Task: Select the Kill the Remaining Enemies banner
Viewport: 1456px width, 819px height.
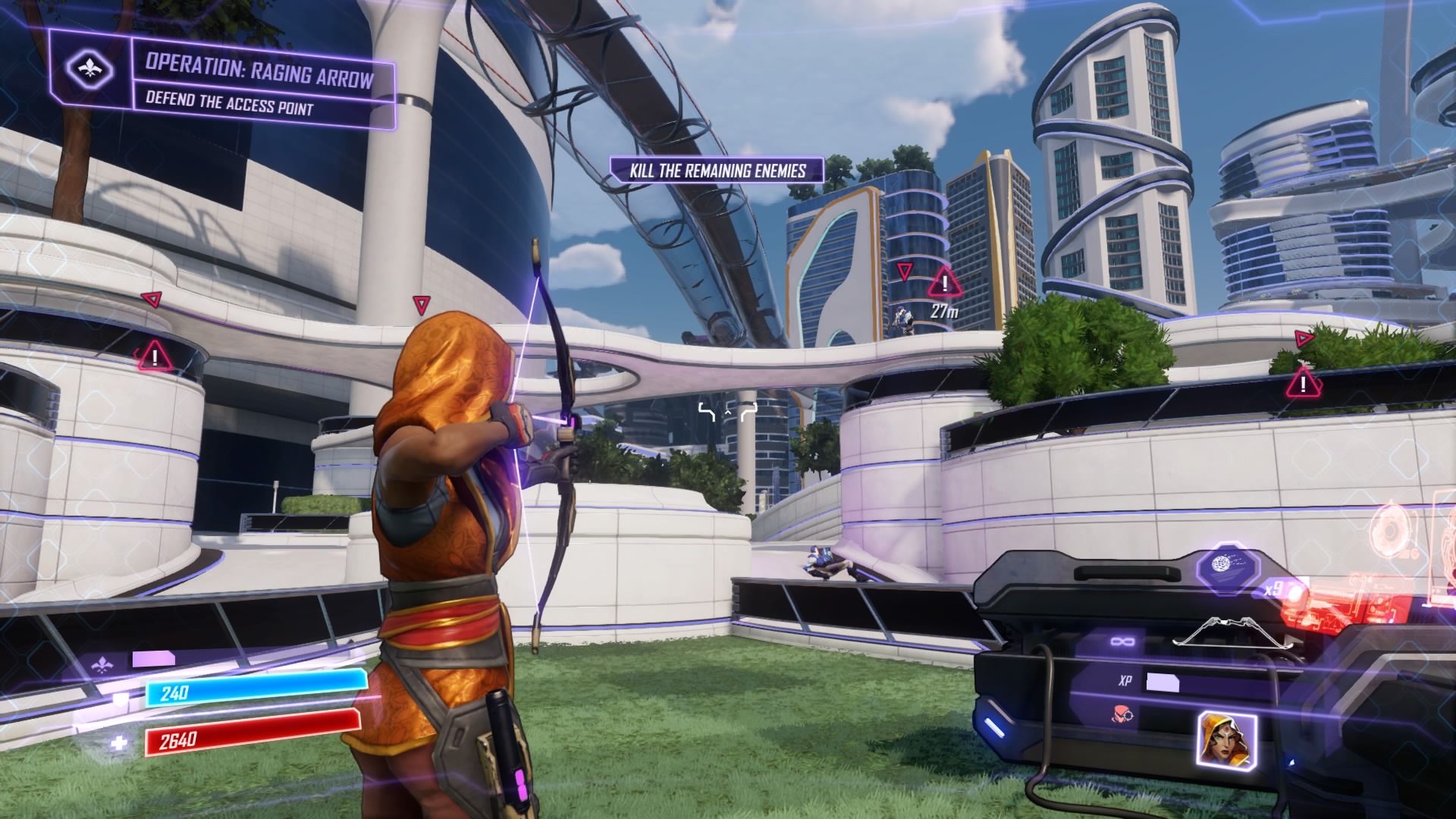Action: click(717, 171)
